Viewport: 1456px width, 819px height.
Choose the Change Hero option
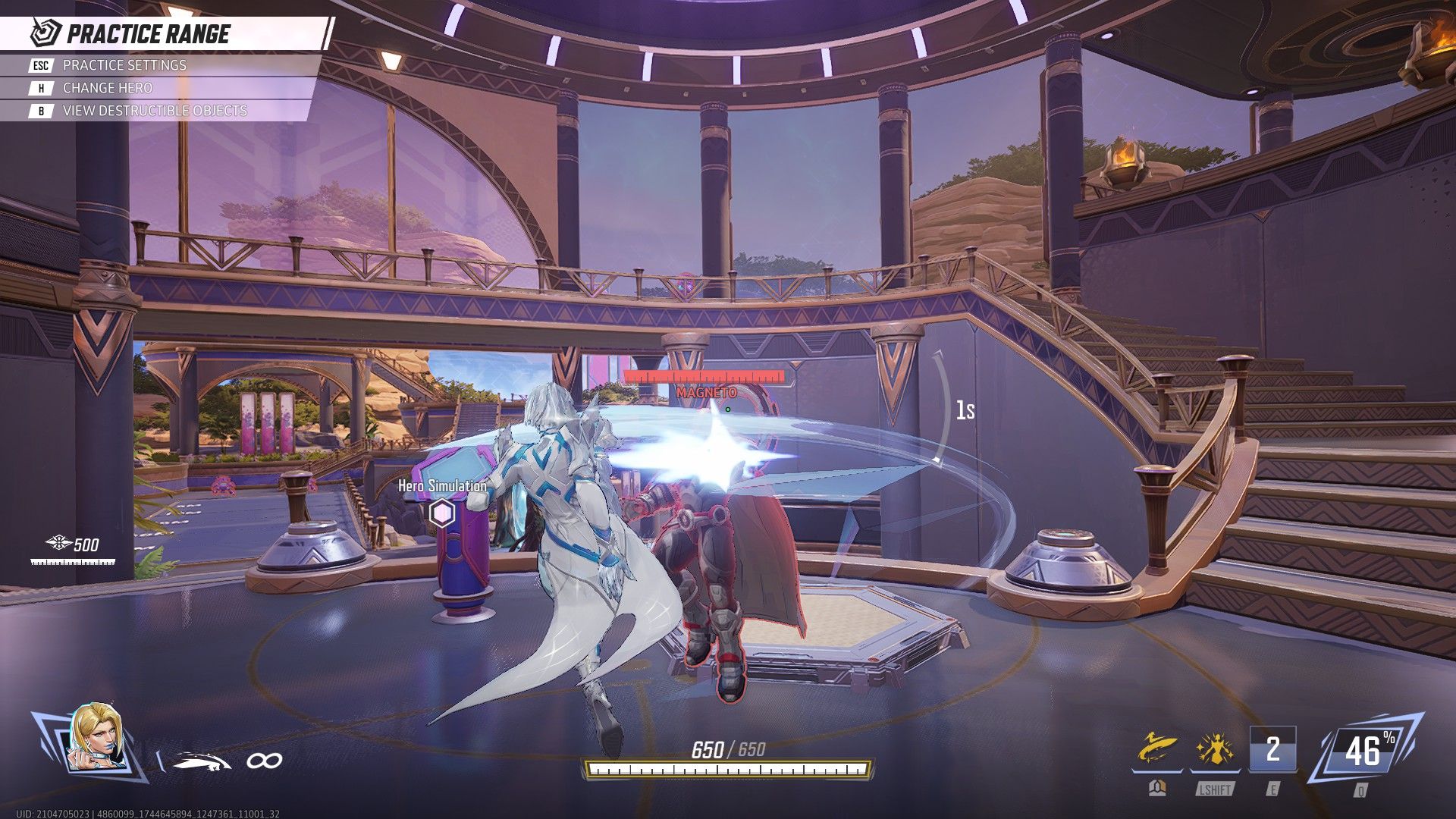click(107, 88)
